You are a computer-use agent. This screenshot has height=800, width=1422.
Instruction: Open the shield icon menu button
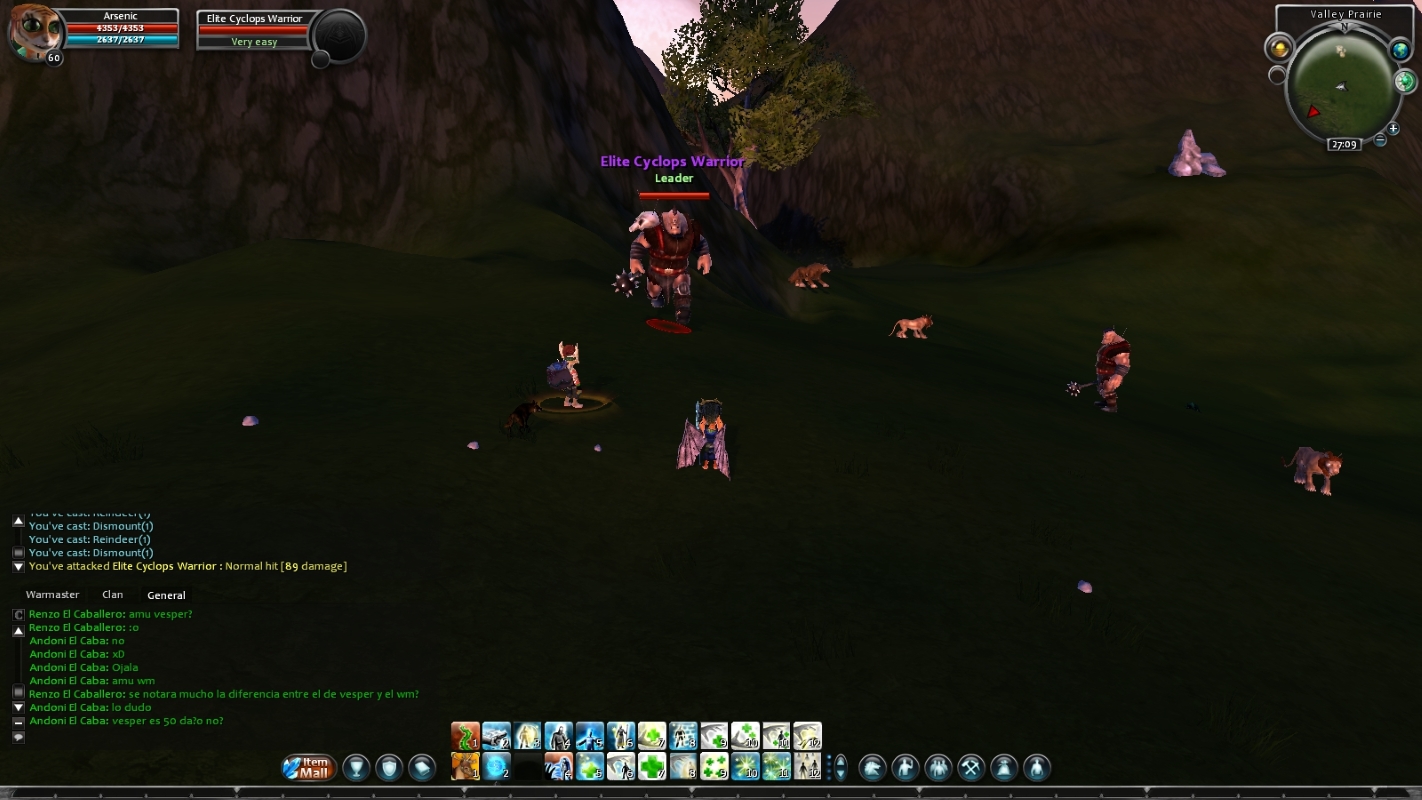tap(389, 767)
